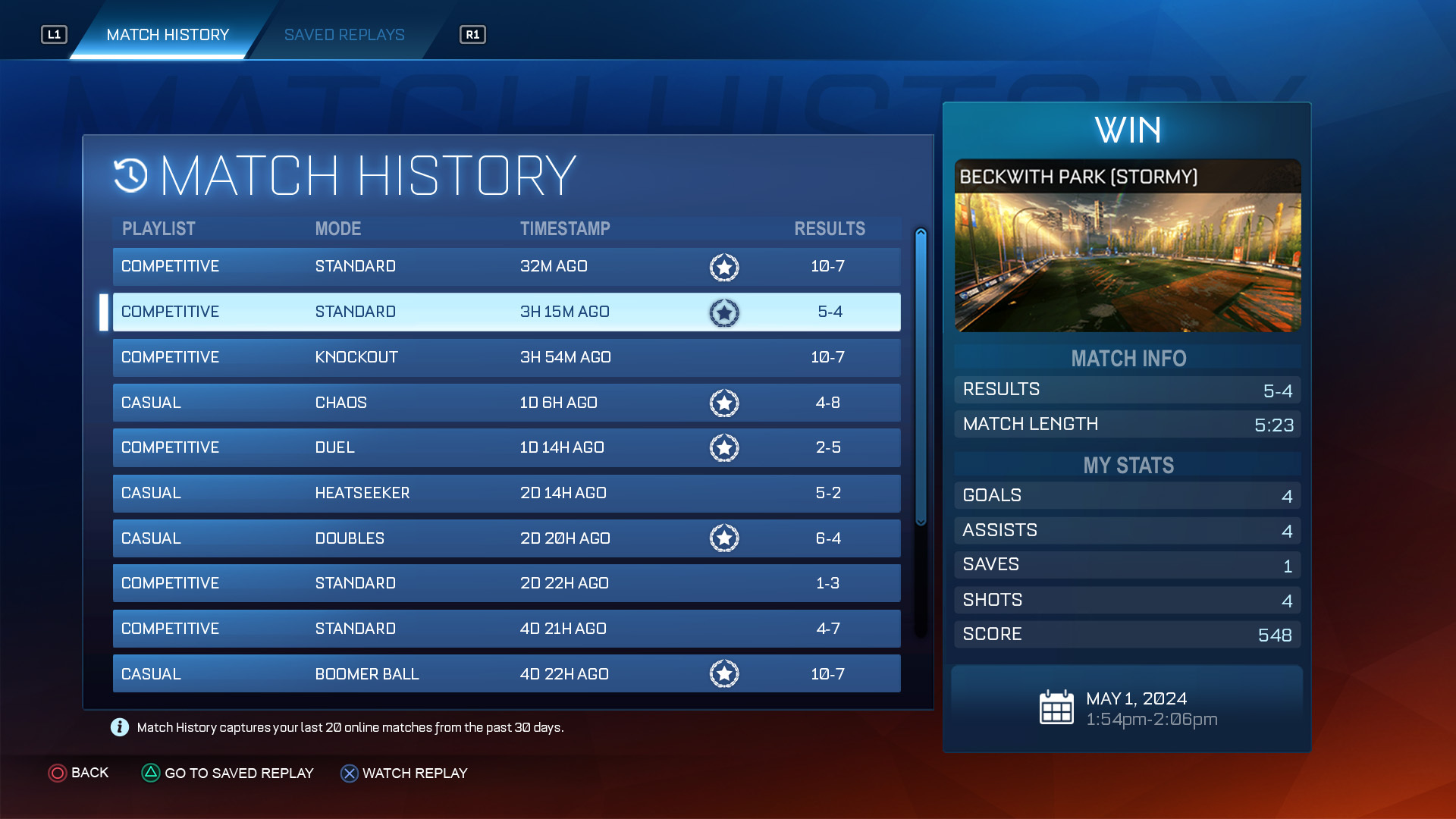
Task: Click the circle icon next to BACK
Action: tap(57, 773)
